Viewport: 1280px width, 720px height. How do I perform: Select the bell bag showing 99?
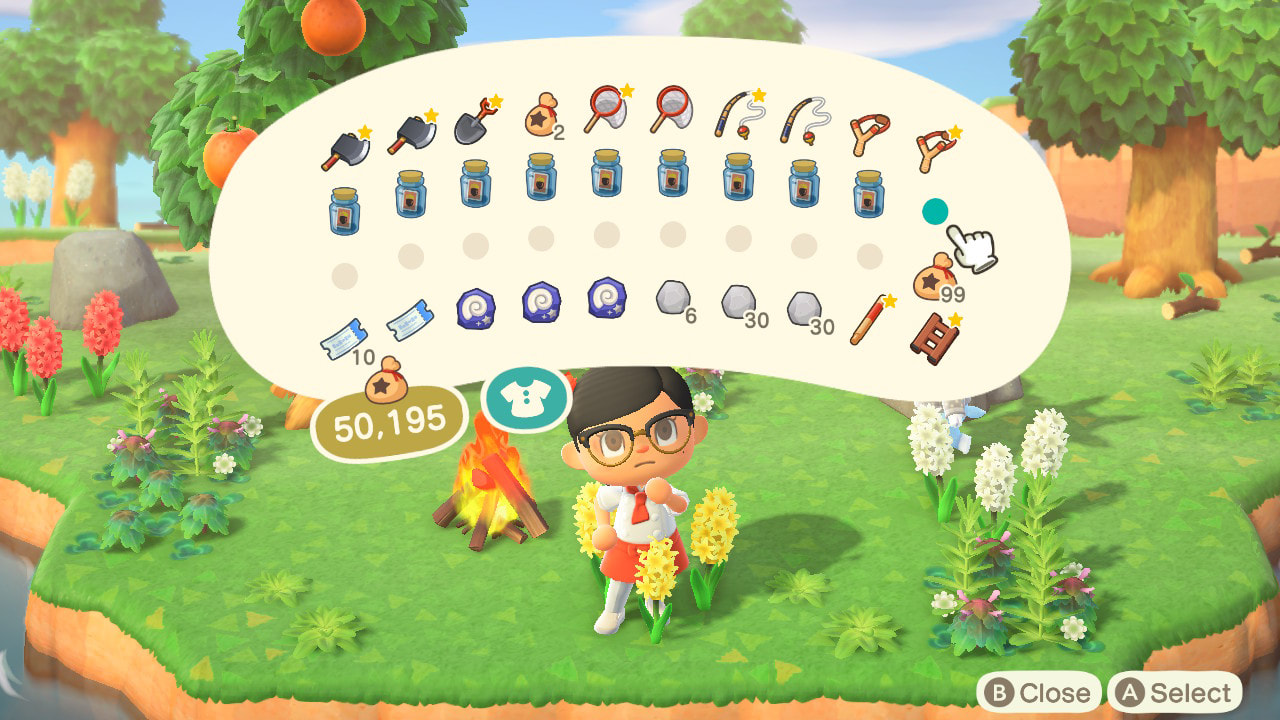point(935,276)
